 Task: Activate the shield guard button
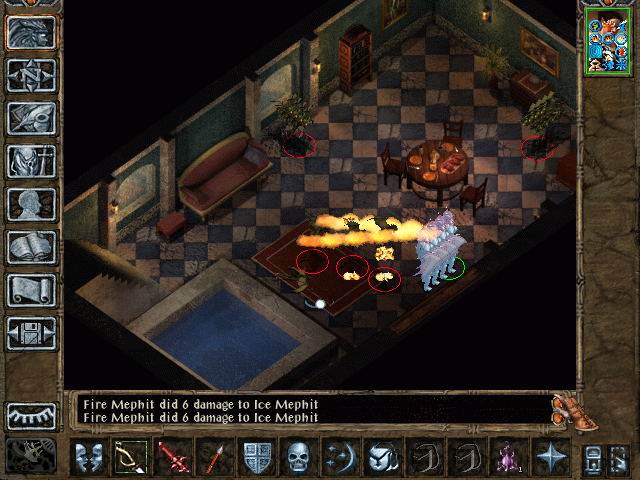click(x=257, y=459)
